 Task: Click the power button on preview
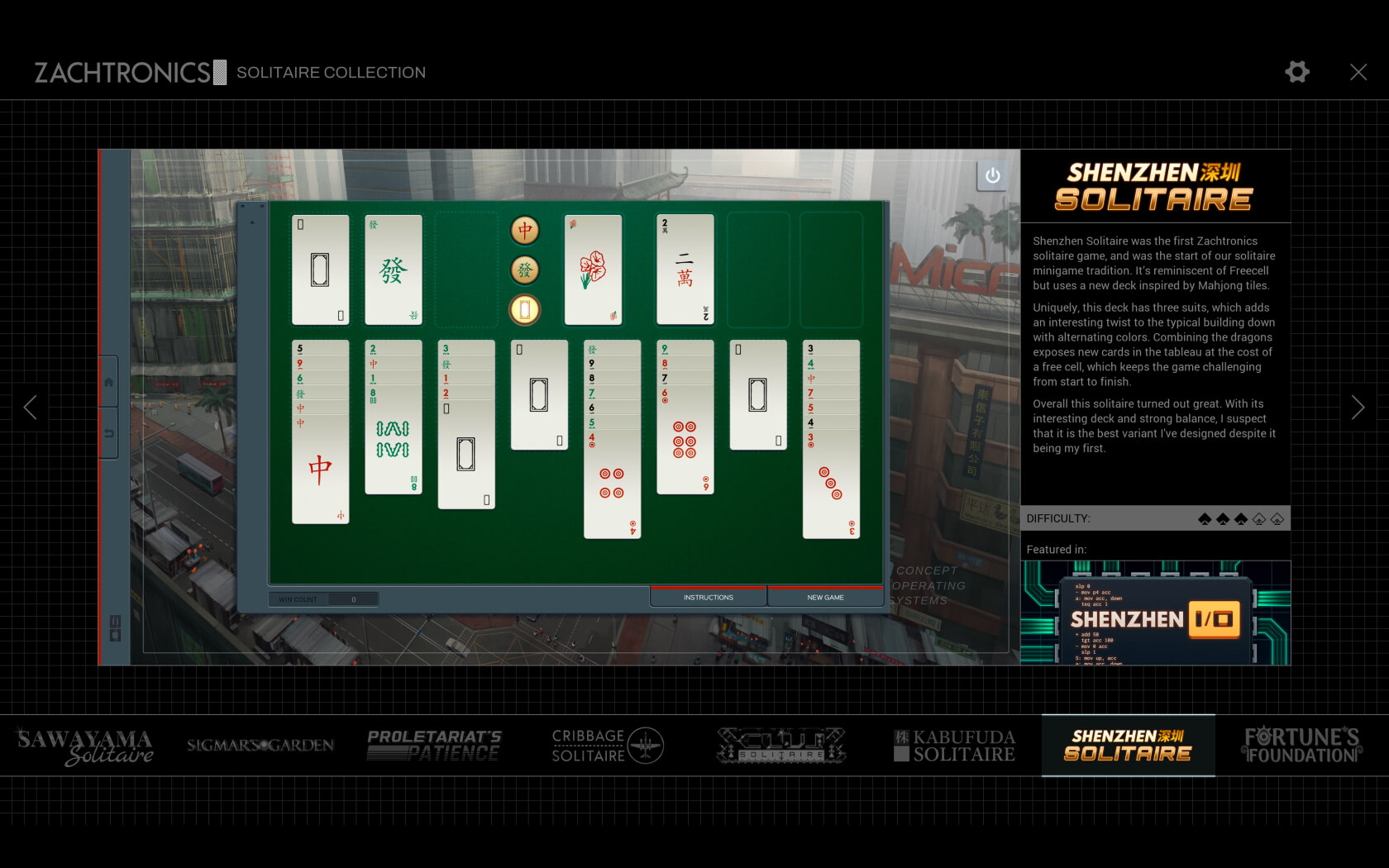pos(992,175)
